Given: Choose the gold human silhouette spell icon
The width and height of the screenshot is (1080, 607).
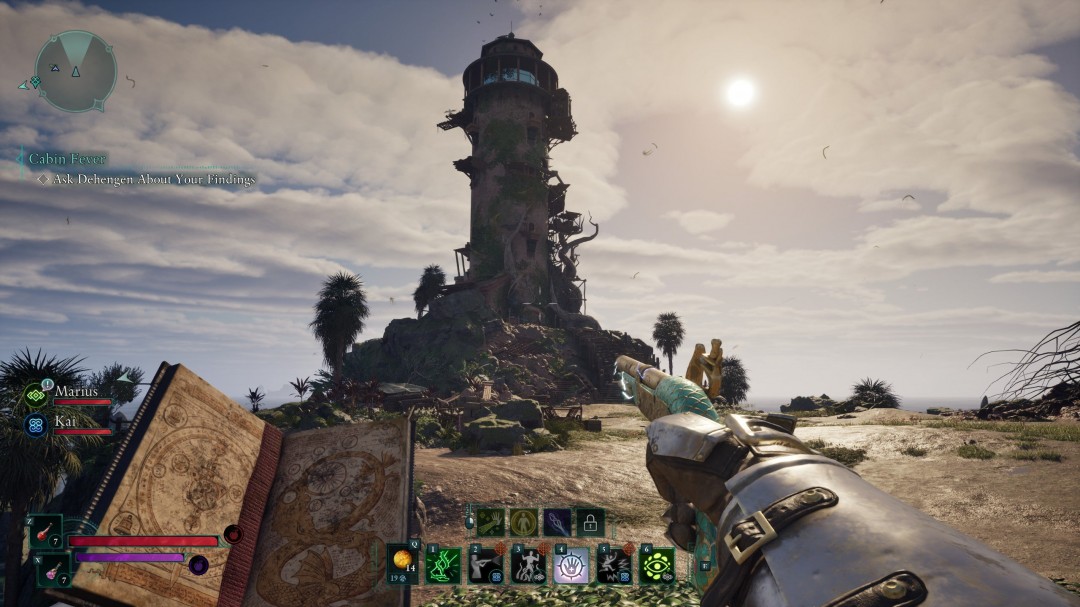Looking at the screenshot, I should [x=523, y=521].
